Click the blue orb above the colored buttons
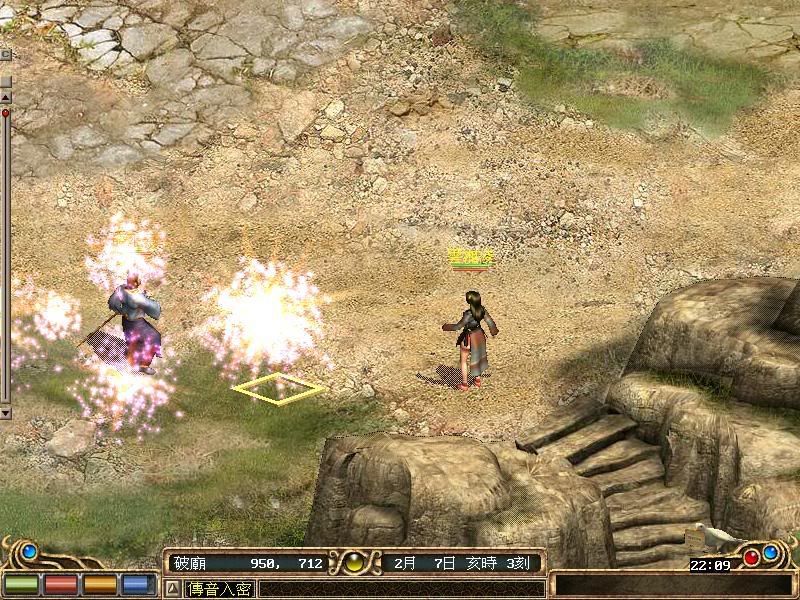 click(x=29, y=550)
